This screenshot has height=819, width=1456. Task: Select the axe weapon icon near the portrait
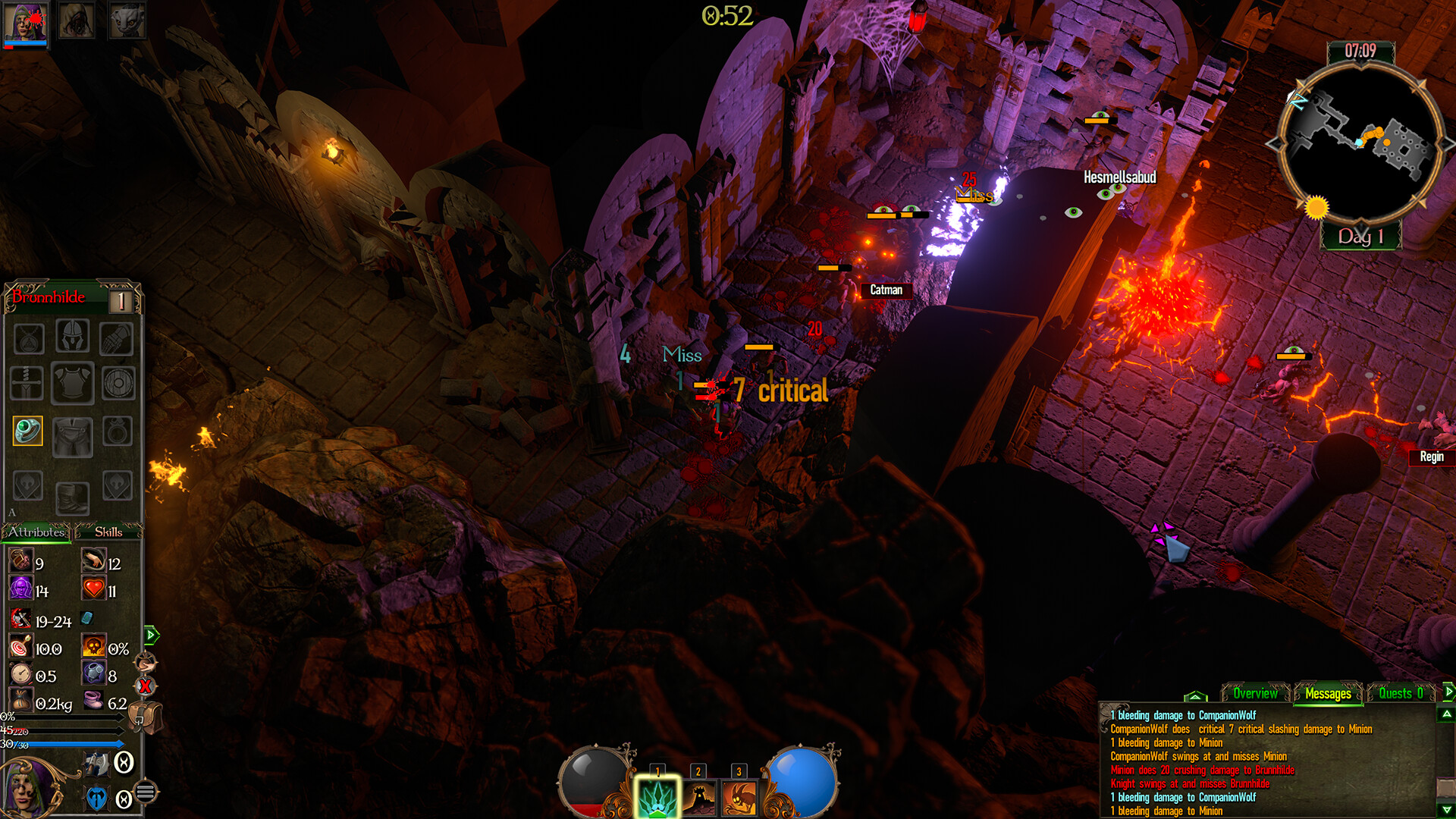97,764
